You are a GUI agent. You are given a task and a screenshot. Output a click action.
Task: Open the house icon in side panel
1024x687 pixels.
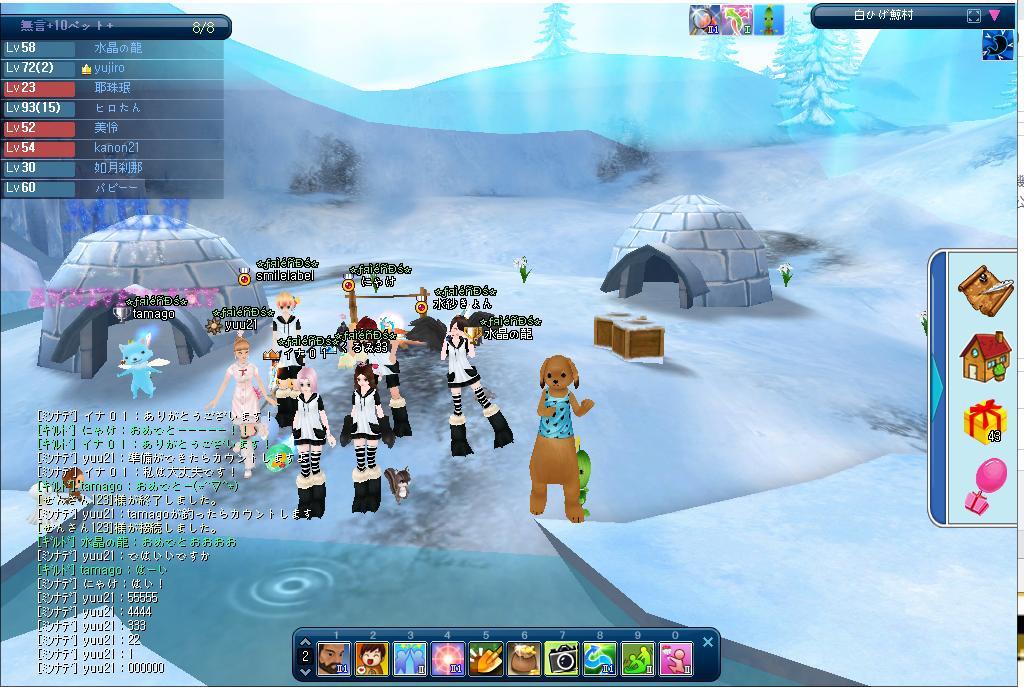tap(985, 357)
